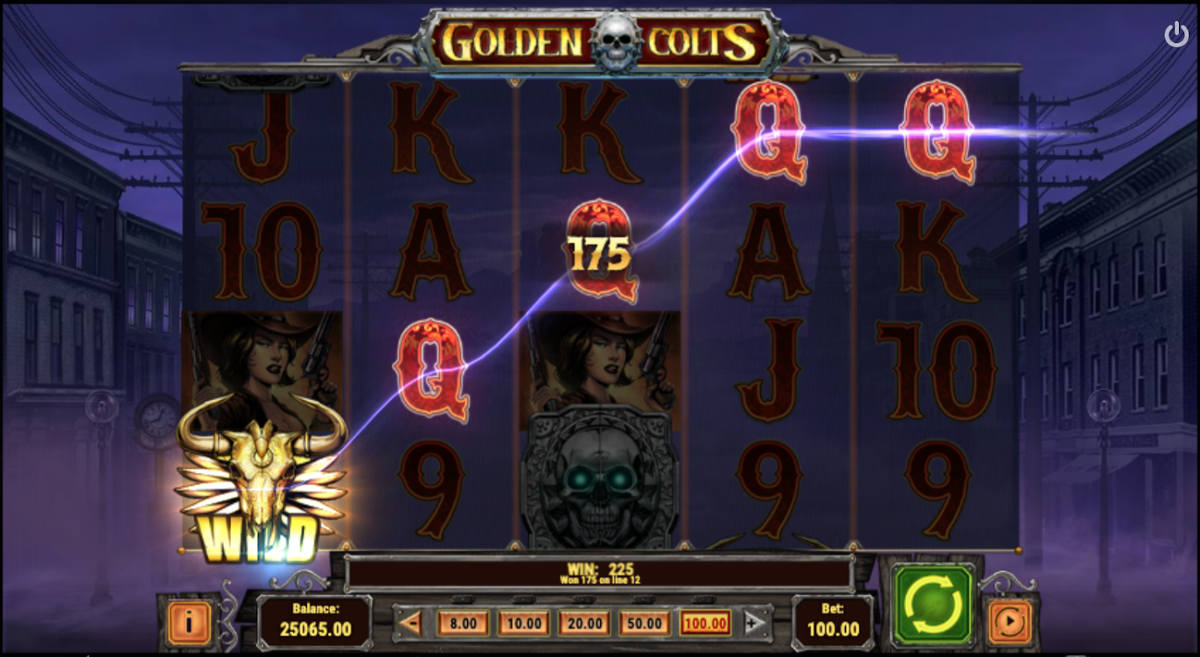The height and width of the screenshot is (657, 1200).
Task: Select the 8.00 bet amount
Action: [463, 624]
